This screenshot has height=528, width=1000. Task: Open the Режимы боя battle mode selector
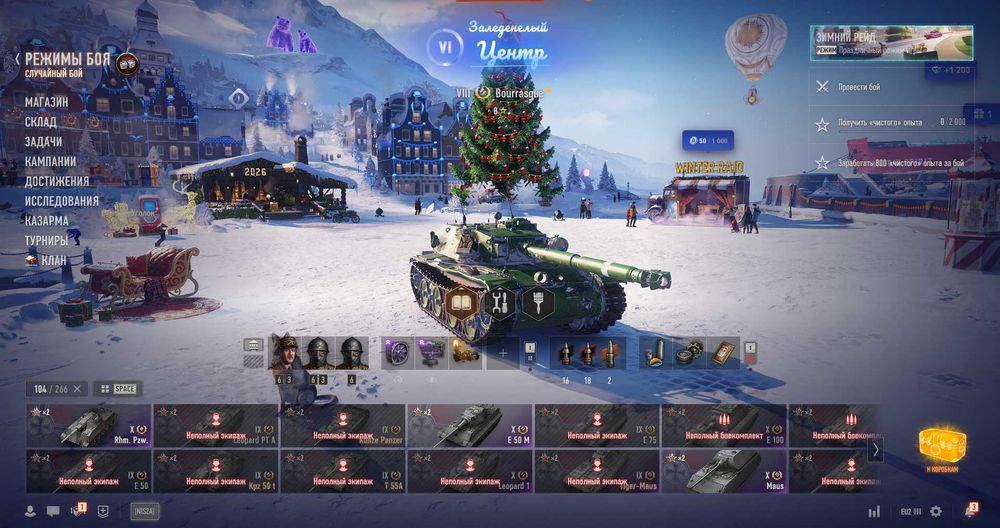[68, 59]
